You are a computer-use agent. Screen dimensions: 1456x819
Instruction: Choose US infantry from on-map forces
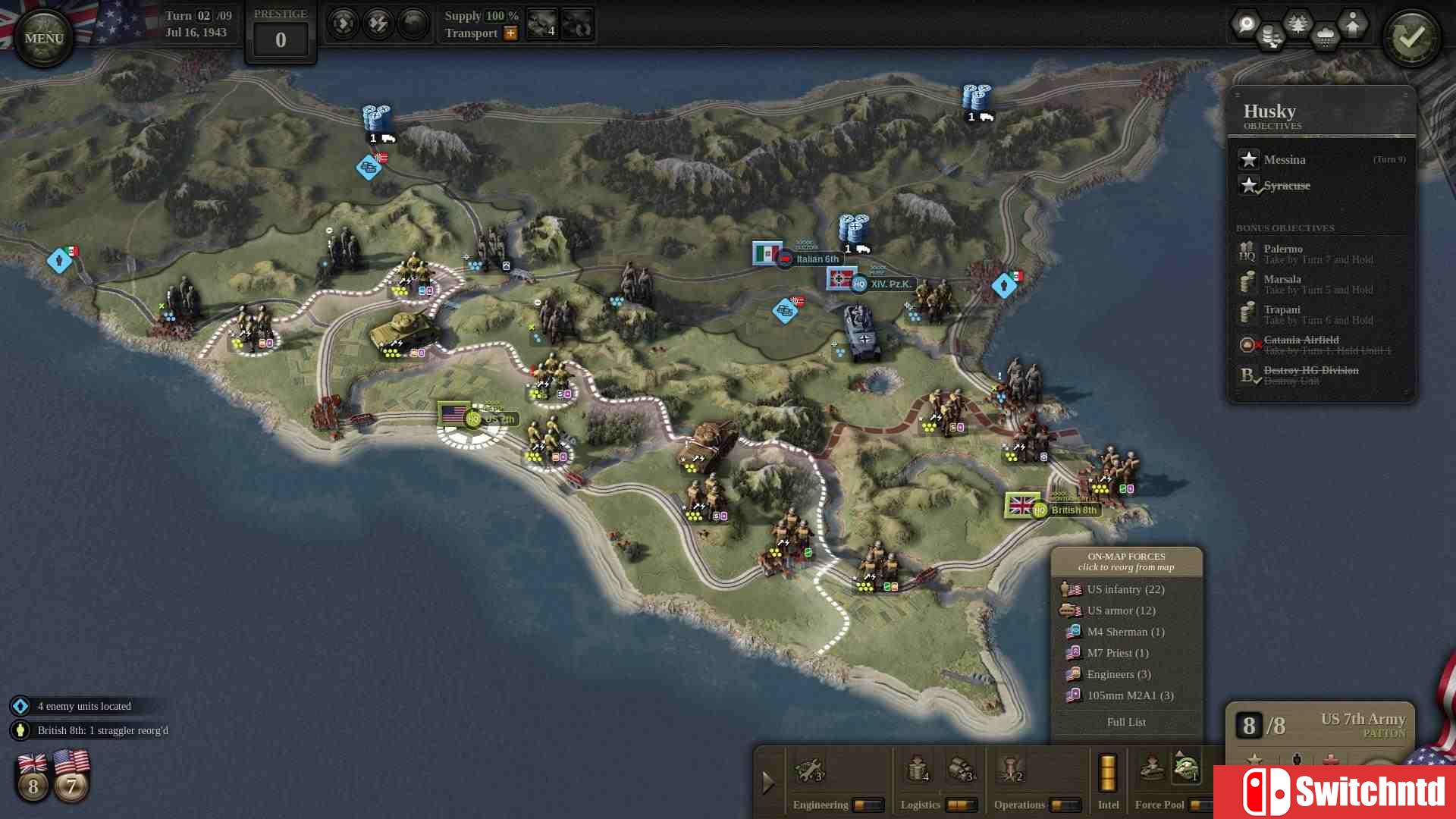pyautogui.click(x=1125, y=589)
